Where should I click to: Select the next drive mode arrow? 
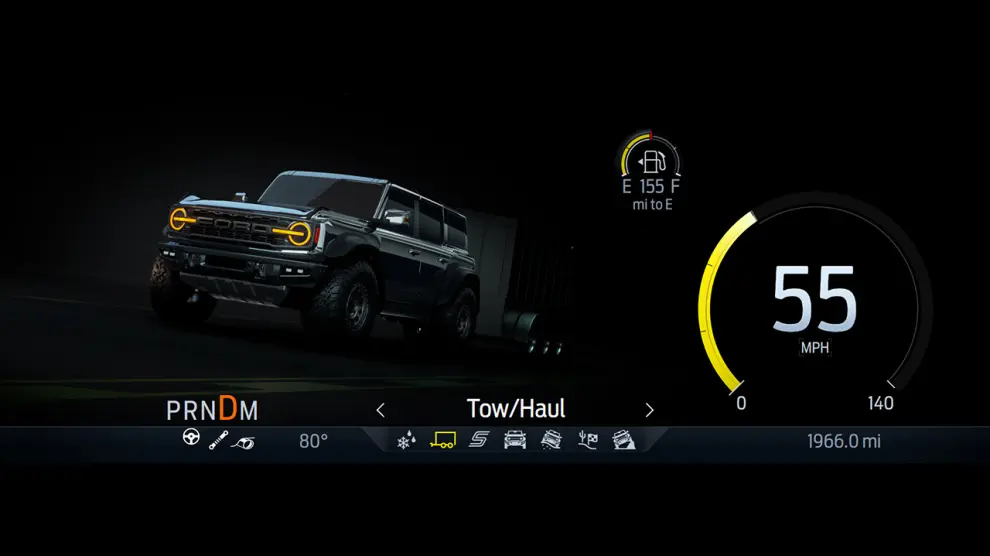[649, 409]
